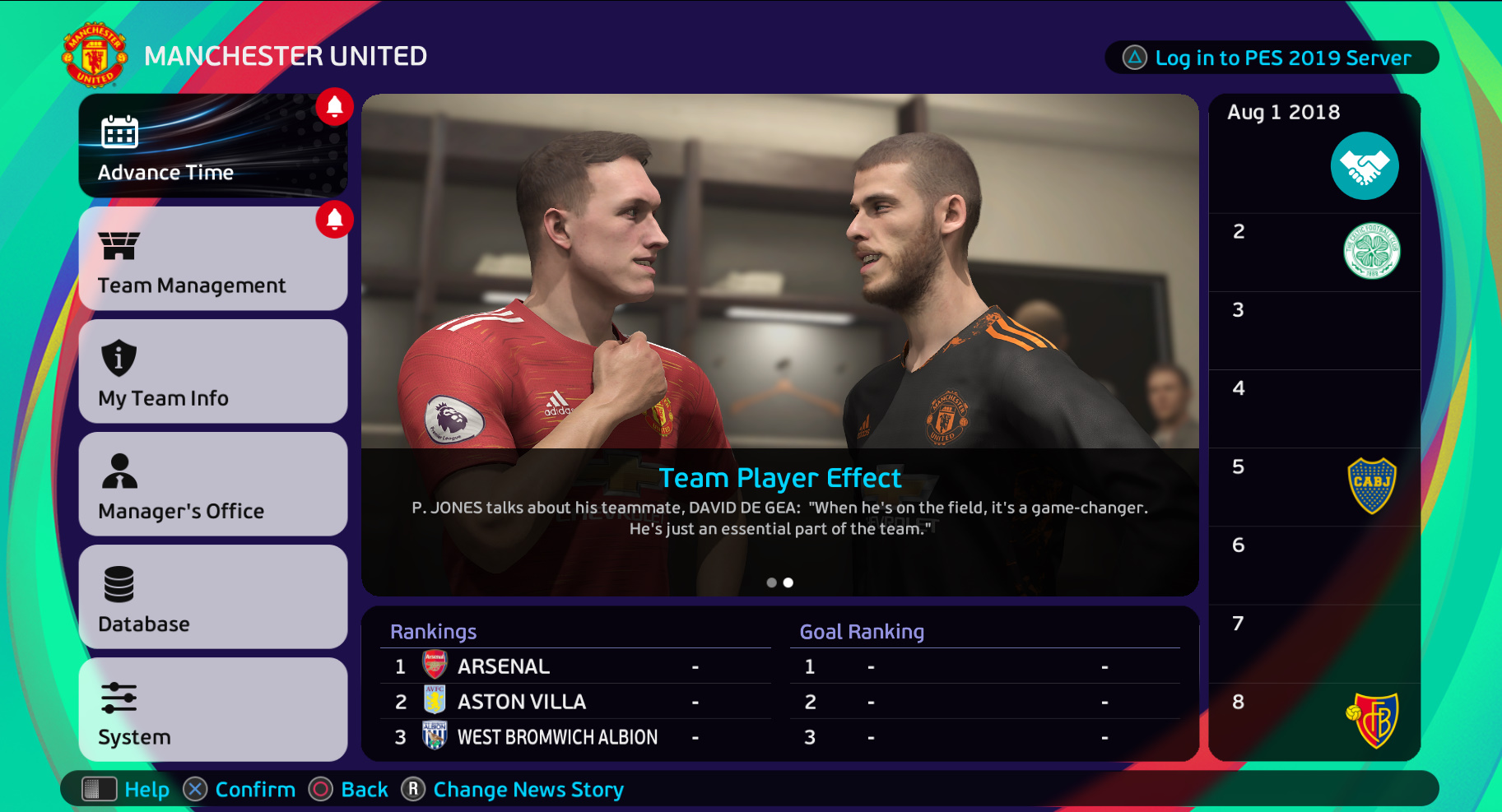Go to the System menu
The width and height of the screenshot is (1502, 812).
[x=212, y=709]
